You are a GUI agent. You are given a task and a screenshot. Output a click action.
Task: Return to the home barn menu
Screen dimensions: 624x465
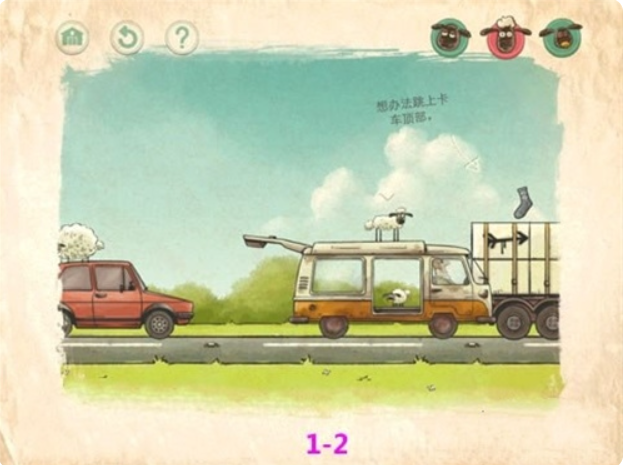coord(72,38)
